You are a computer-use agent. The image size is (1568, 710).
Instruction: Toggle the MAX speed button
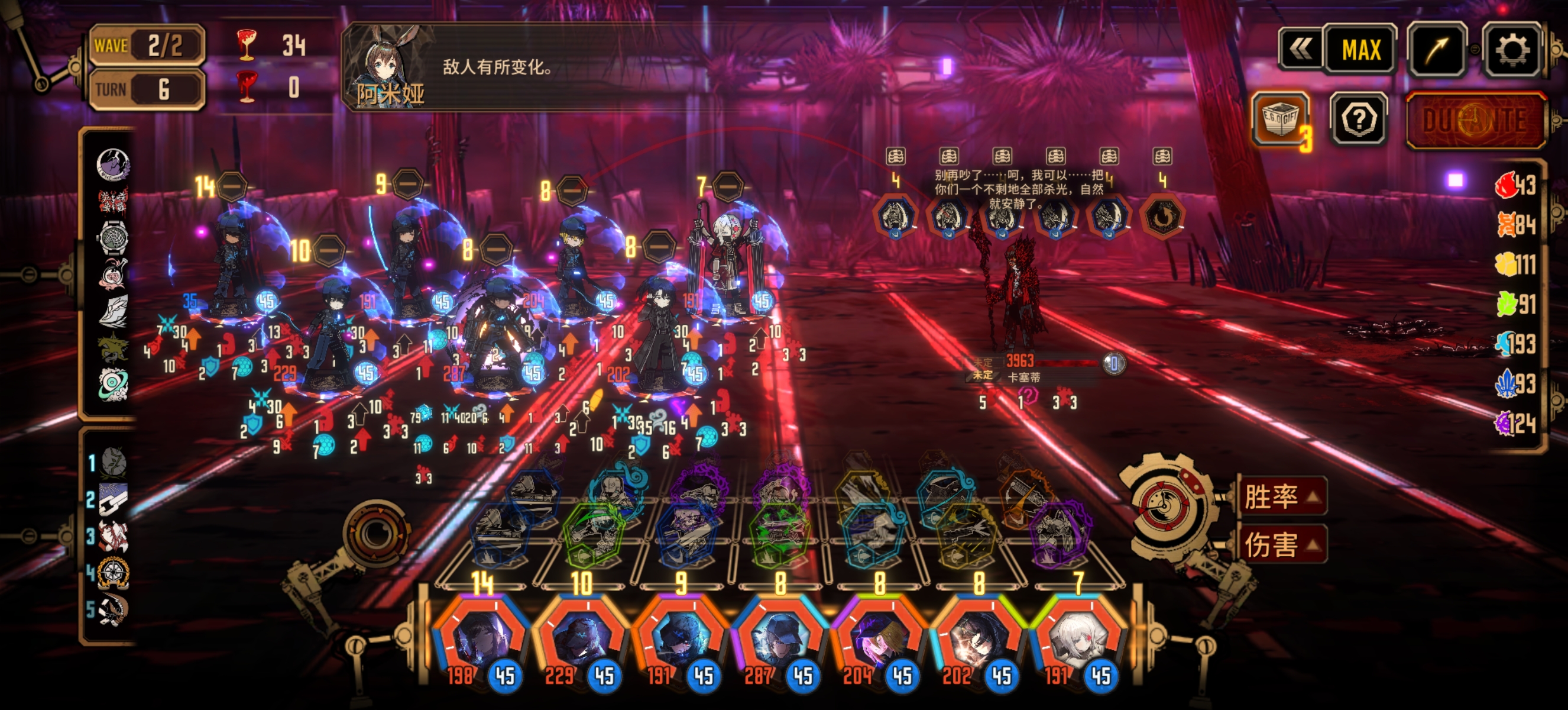tap(1361, 50)
